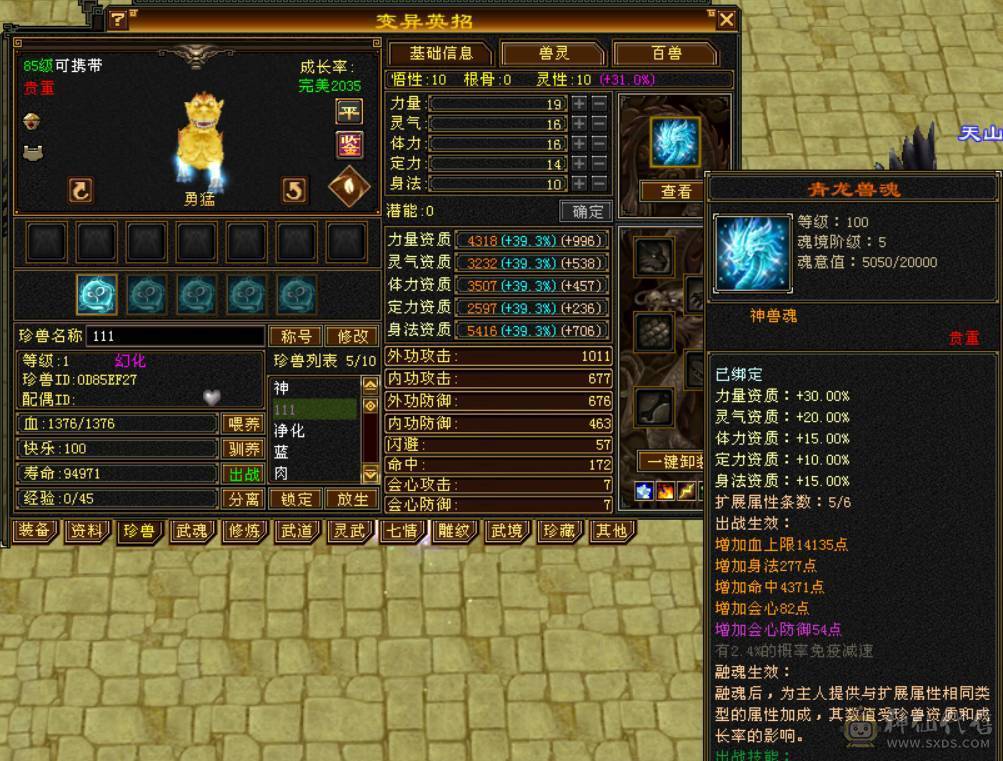
Task: Release the pet with 放生
Action: coord(352,498)
